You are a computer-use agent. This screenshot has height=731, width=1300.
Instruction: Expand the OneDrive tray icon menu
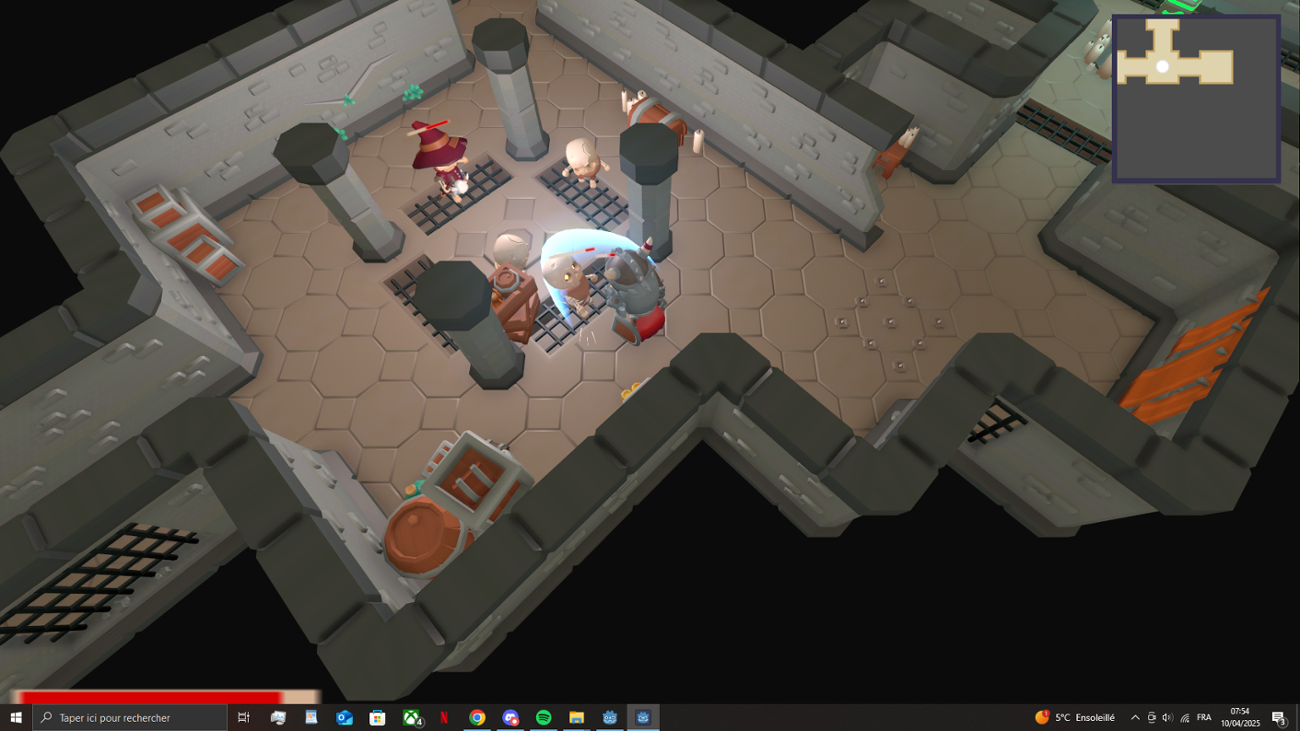pyautogui.click(x=1151, y=717)
